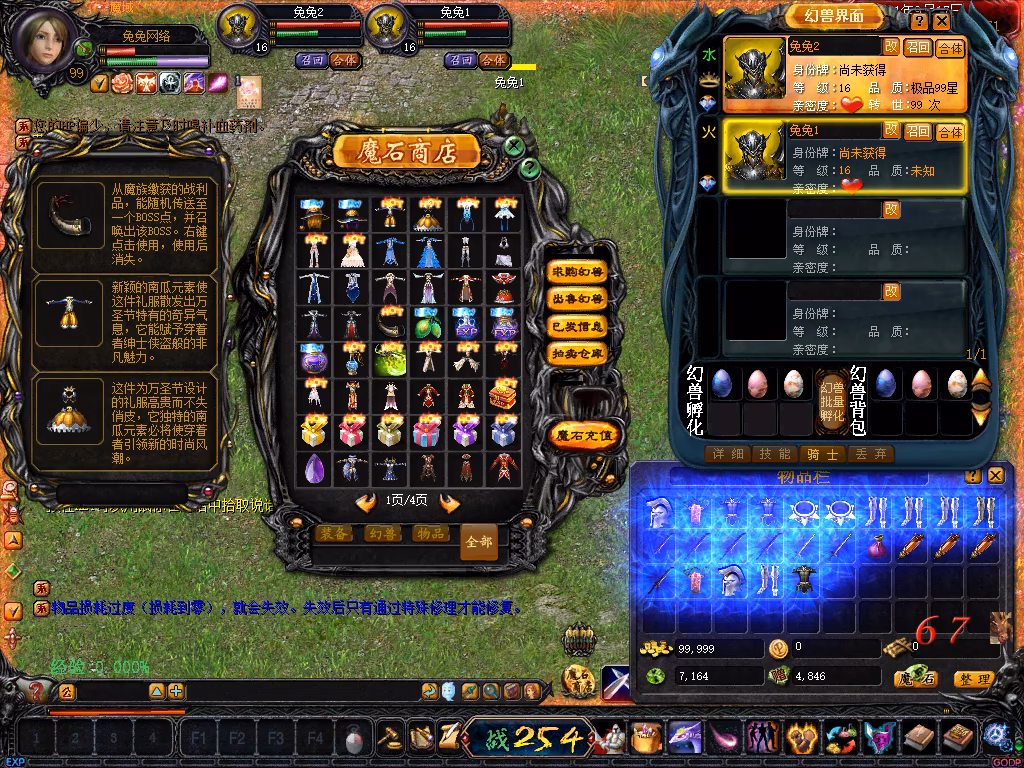This screenshot has width=1024, height=768.
Task: Choose the red treasure chest shop item
Action: [x=503, y=394]
